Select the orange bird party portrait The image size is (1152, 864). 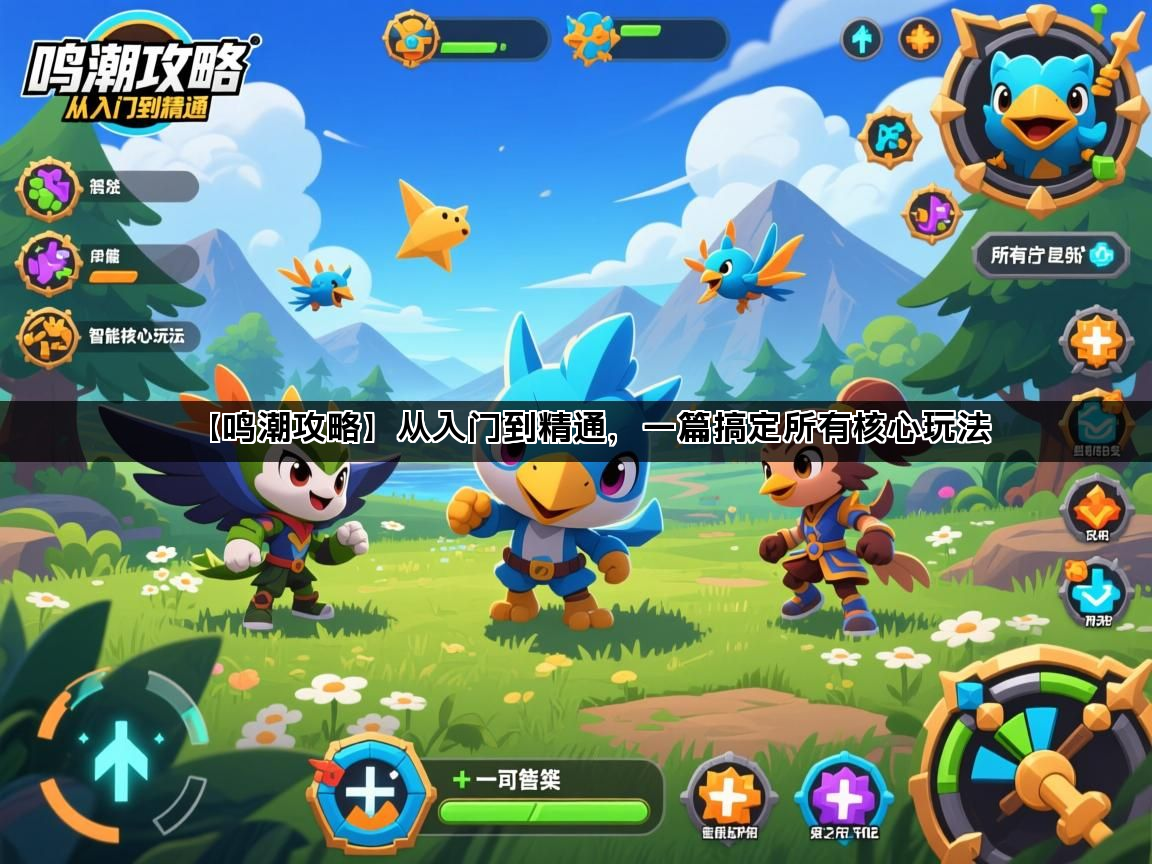coord(410,38)
